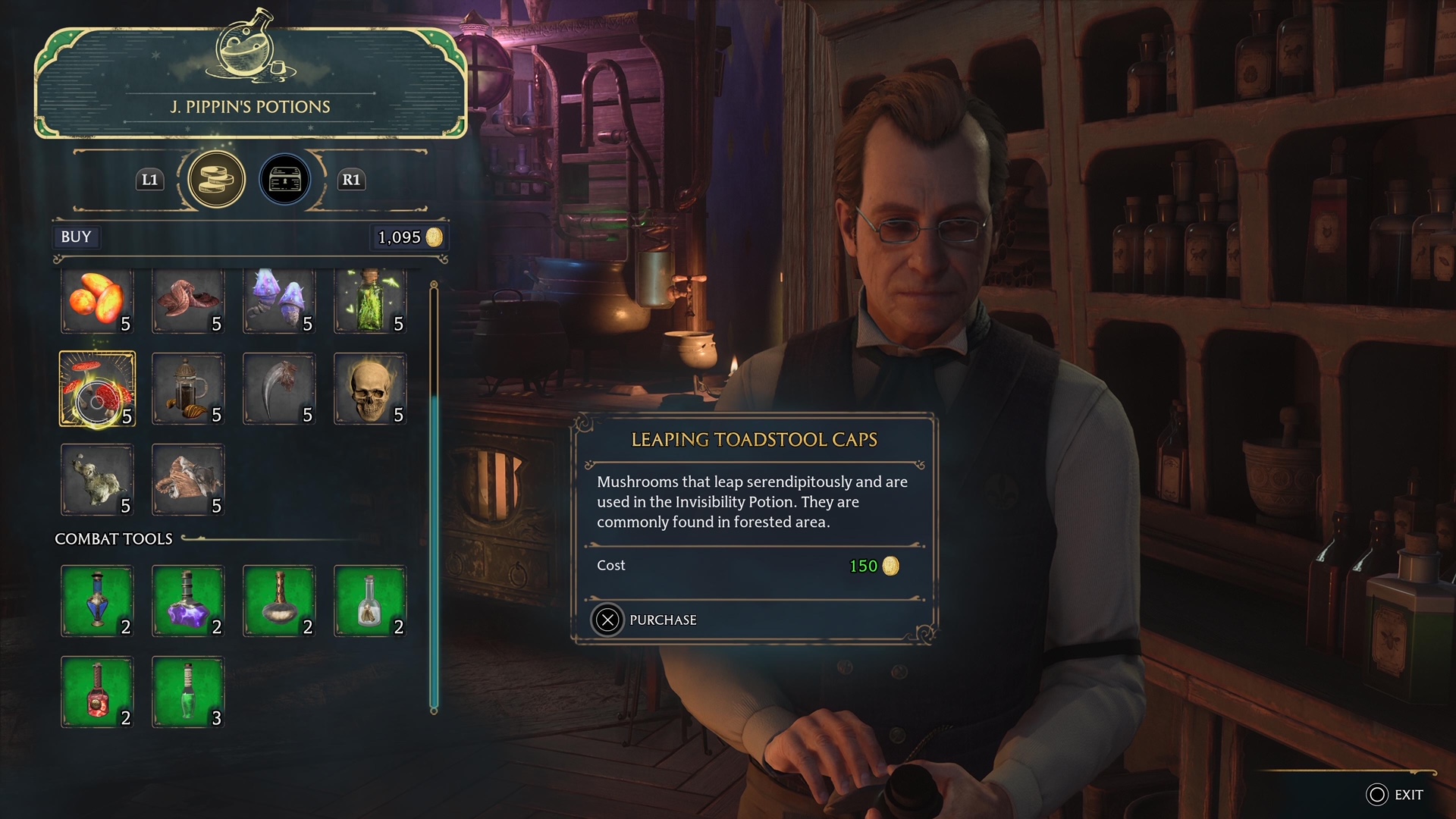Screen dimensions: 1456x819
Task: Switch to the Buy coins tab
Action: click(x=216, y=180)
